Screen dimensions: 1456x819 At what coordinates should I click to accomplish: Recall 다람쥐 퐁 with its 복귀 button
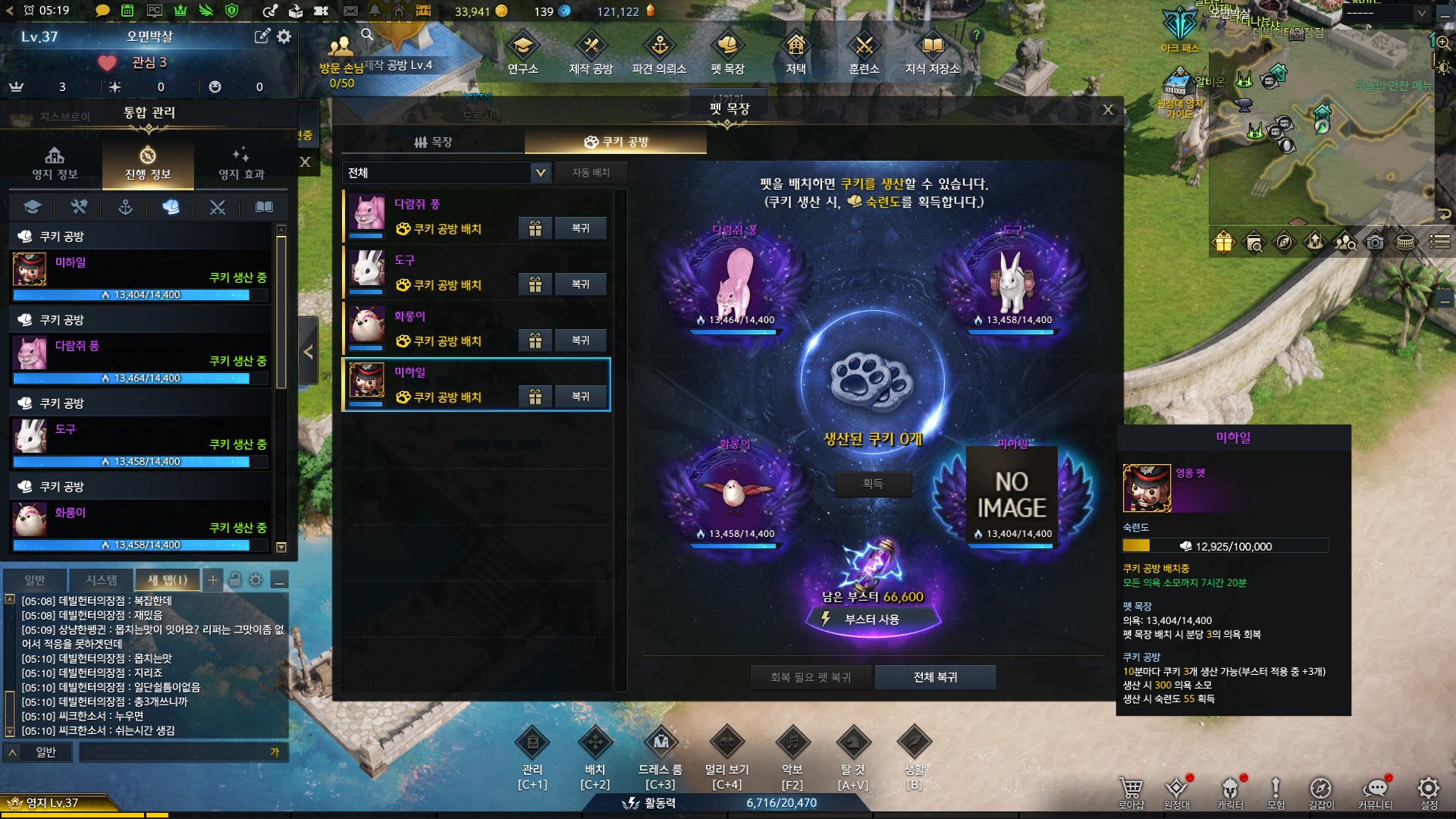click(580, 228)
